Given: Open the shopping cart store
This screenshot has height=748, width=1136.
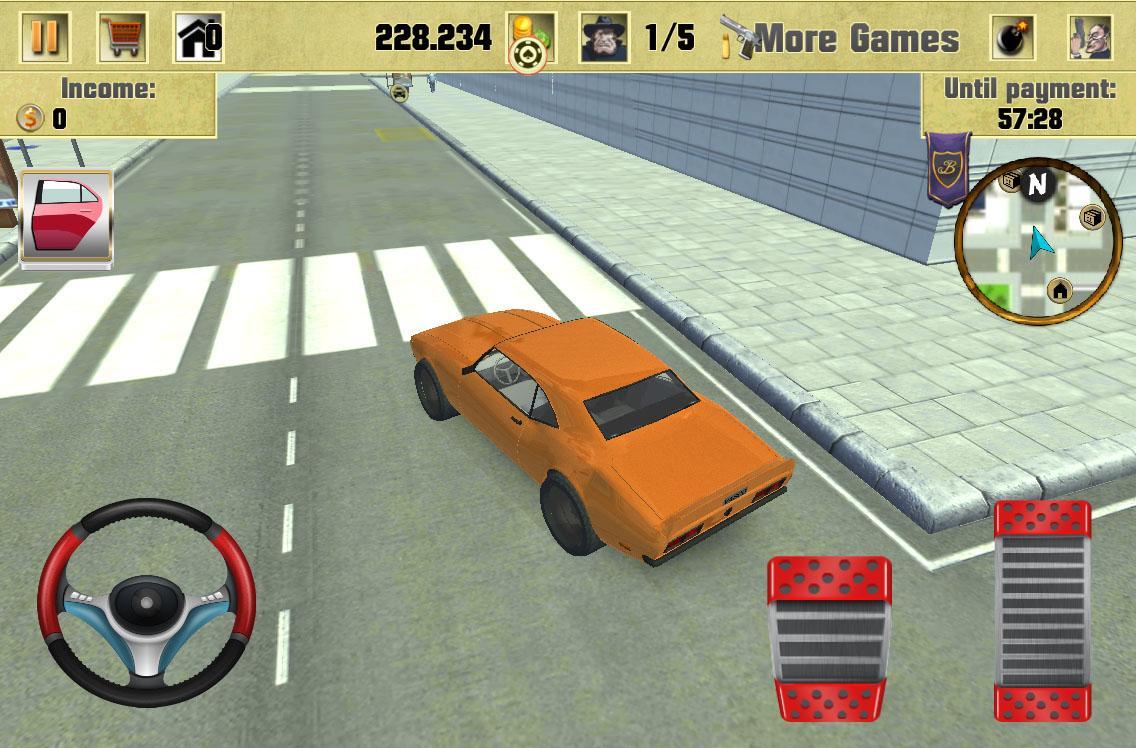Looking at the screenshot, I should [123, 38].
